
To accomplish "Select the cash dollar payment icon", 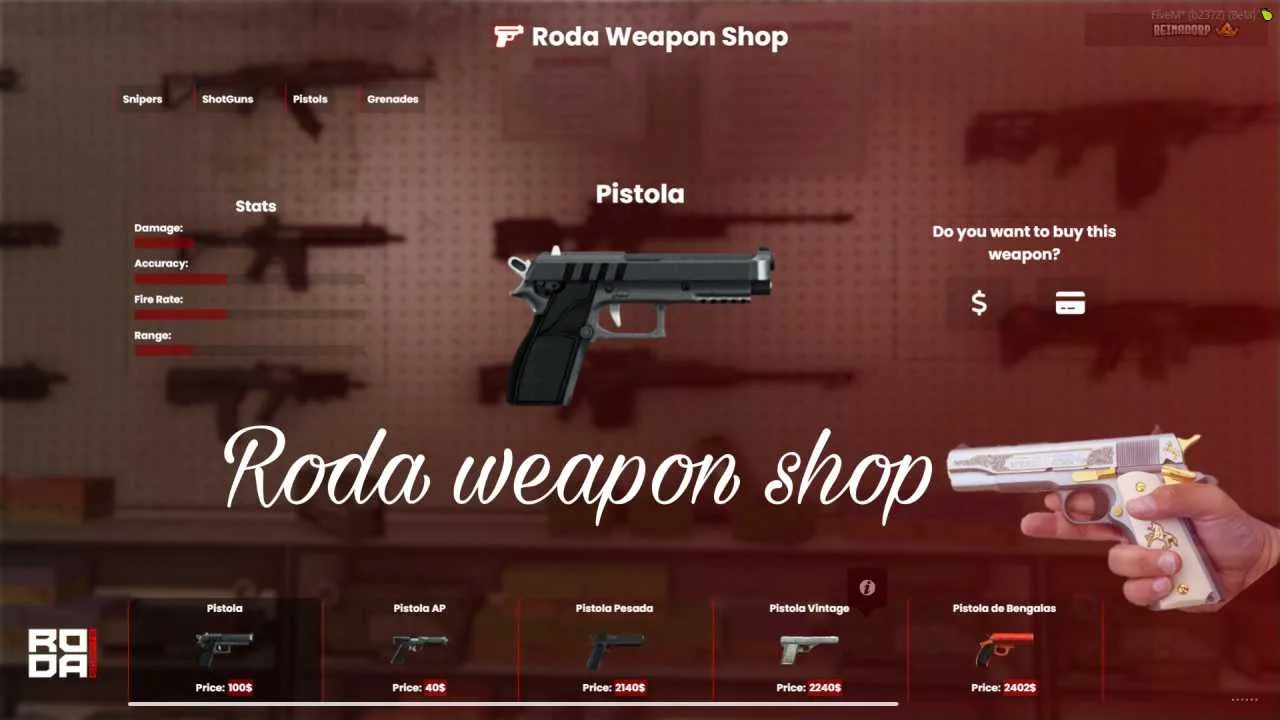I will coord(980,302).
